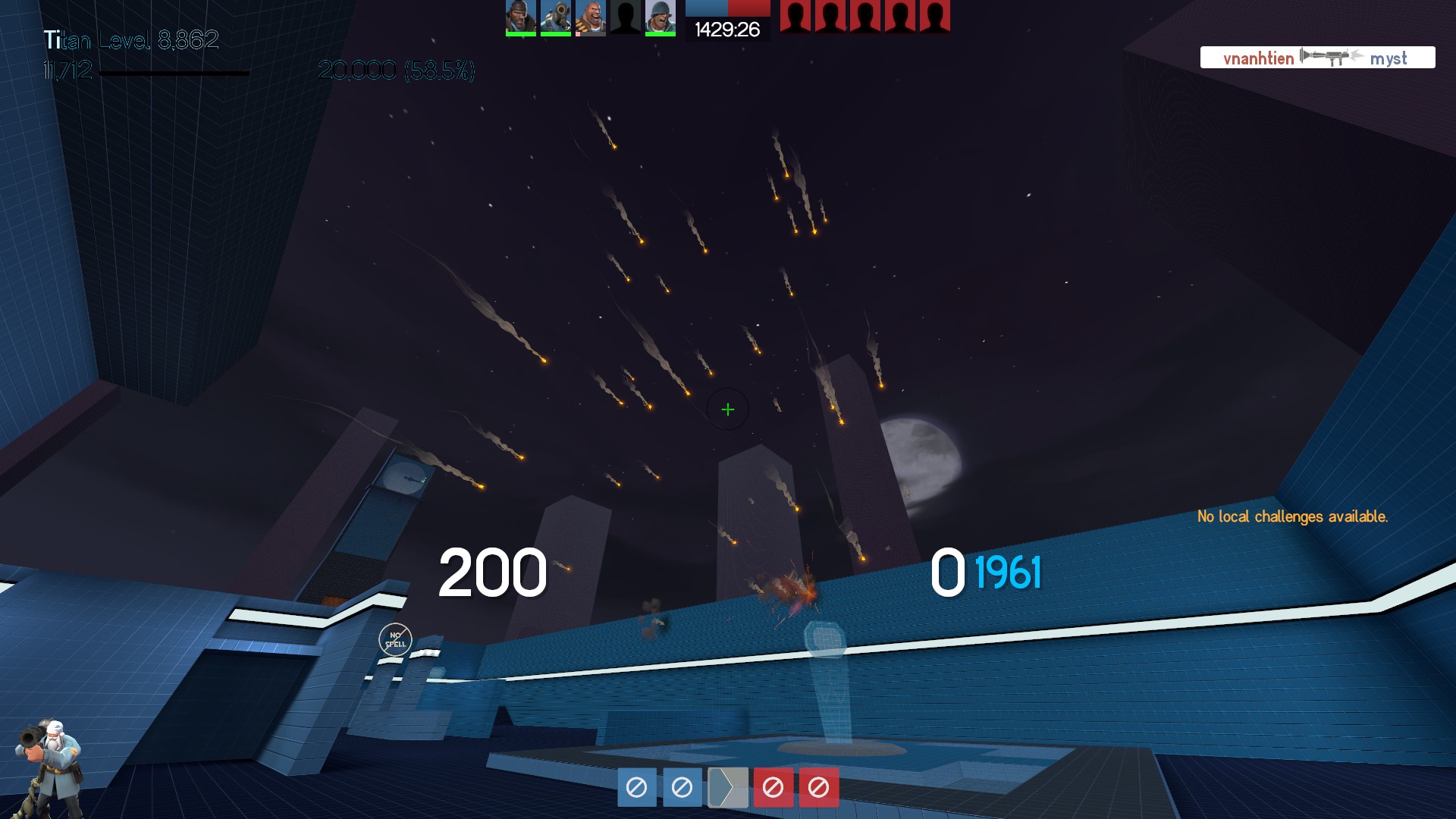Click the 'No local challenges available' notice
This screenshot has width=1456, height=819.
pos(1292,516)
